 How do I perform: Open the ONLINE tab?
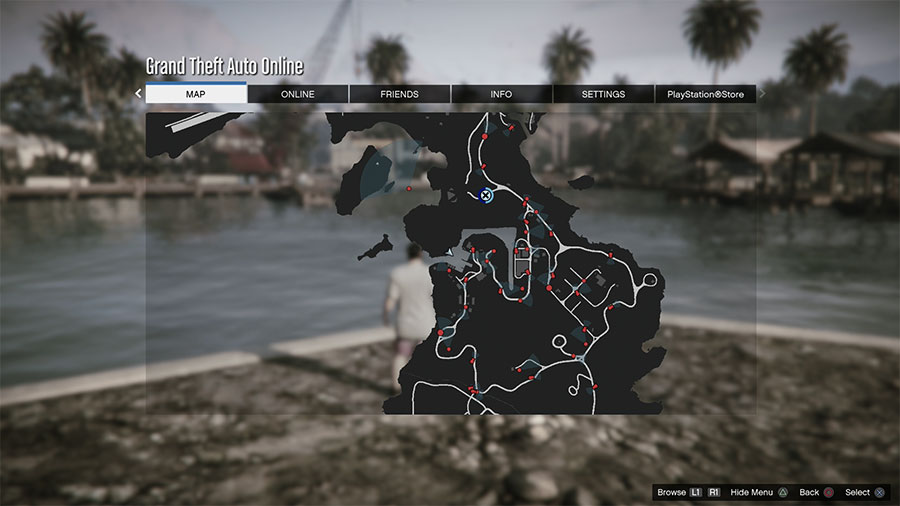click(x=298, y=94)
